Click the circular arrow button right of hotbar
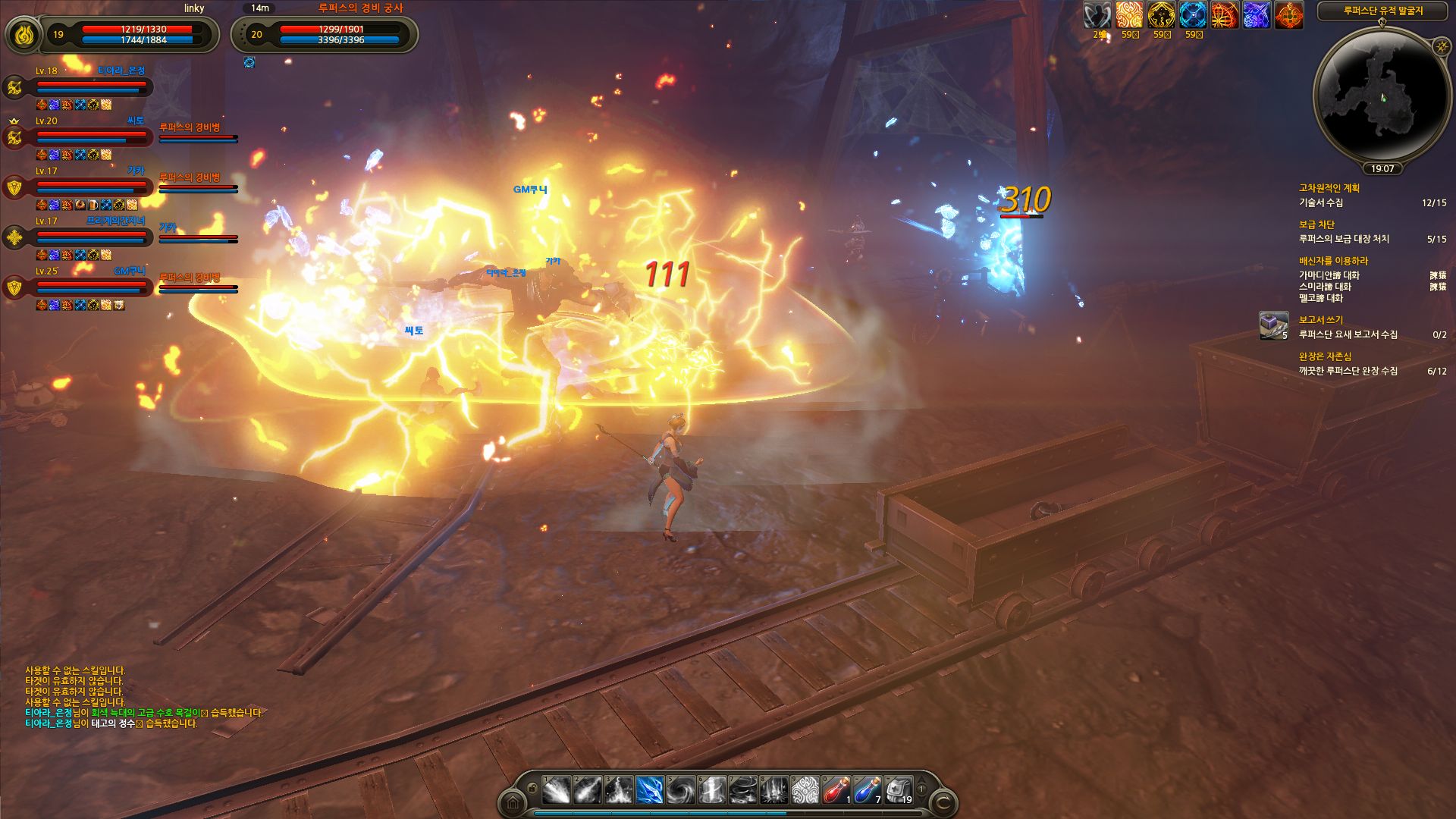This screenshot has height=819, width=1456. (943, 802)
